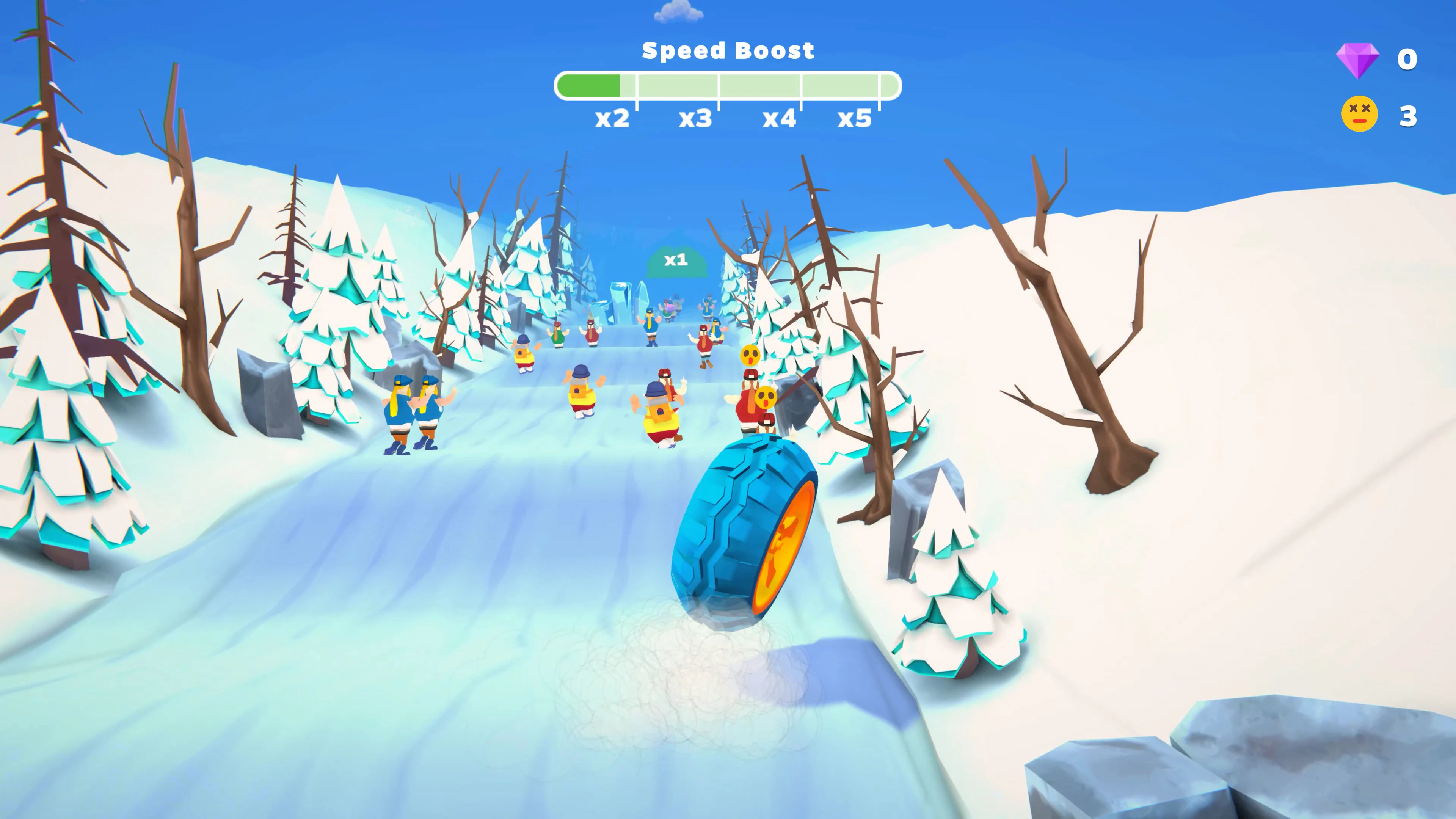Click the knockout counter showing 3
Screen dimensions: 1456x819
1407,115
